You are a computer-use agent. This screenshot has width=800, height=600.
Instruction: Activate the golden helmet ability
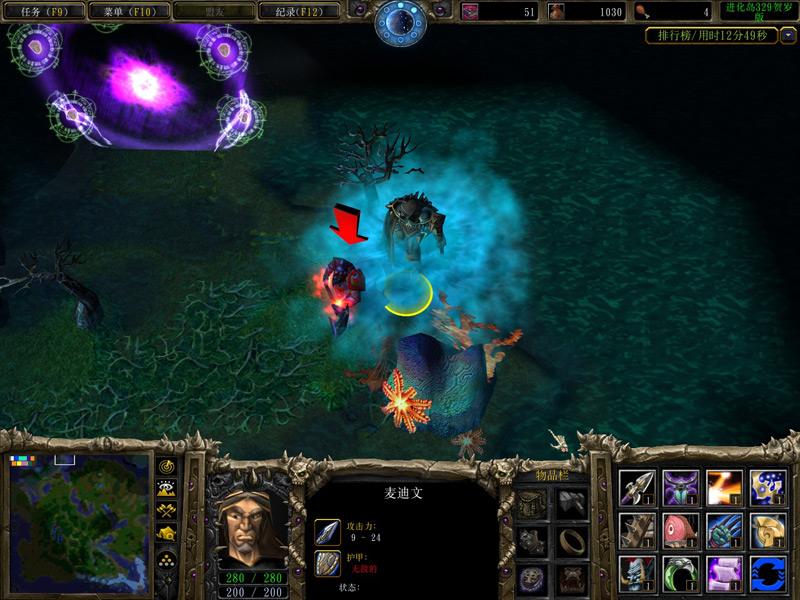point(769,530)
